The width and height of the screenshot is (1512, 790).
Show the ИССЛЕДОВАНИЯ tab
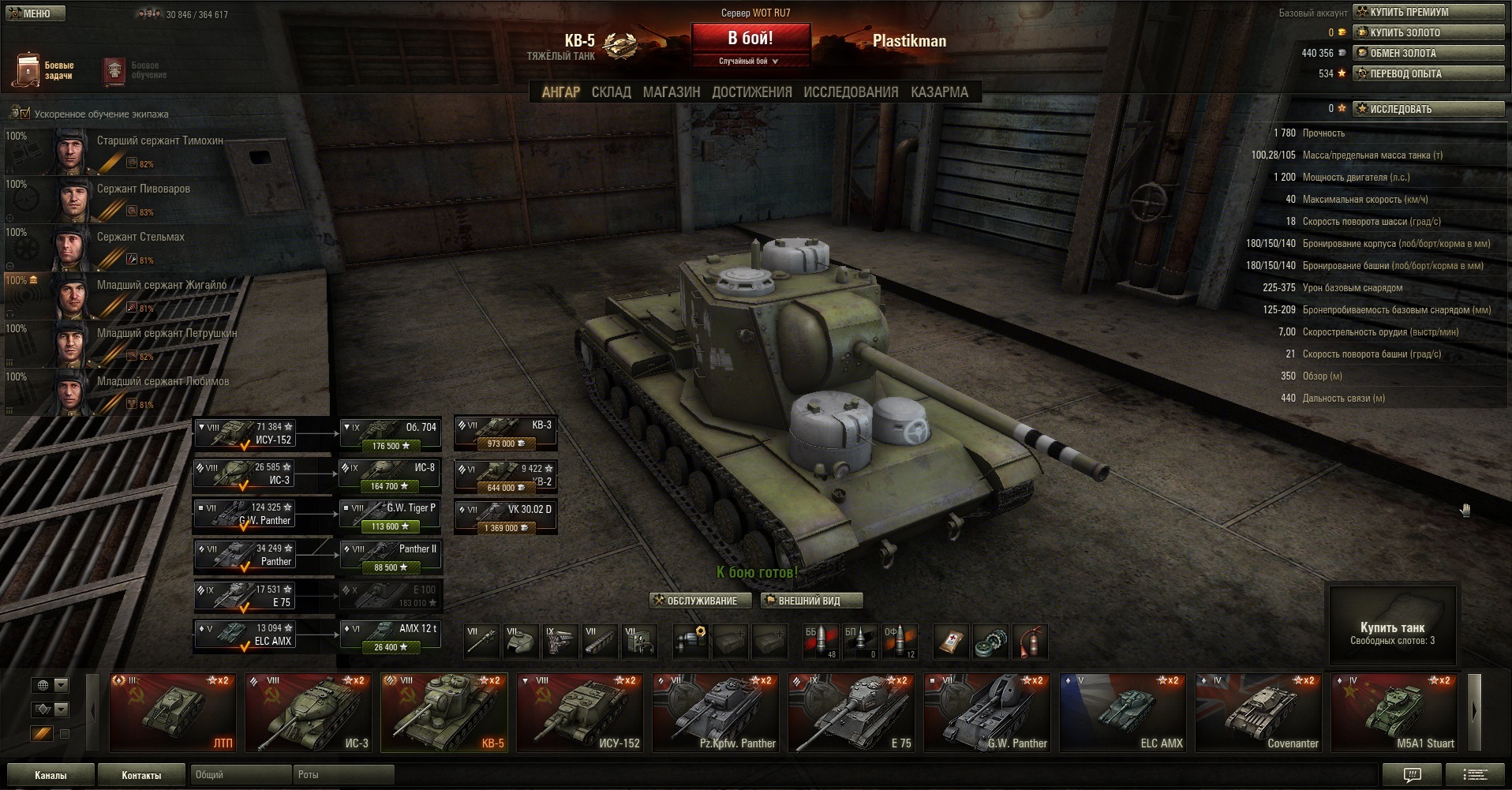coord(851,92)
